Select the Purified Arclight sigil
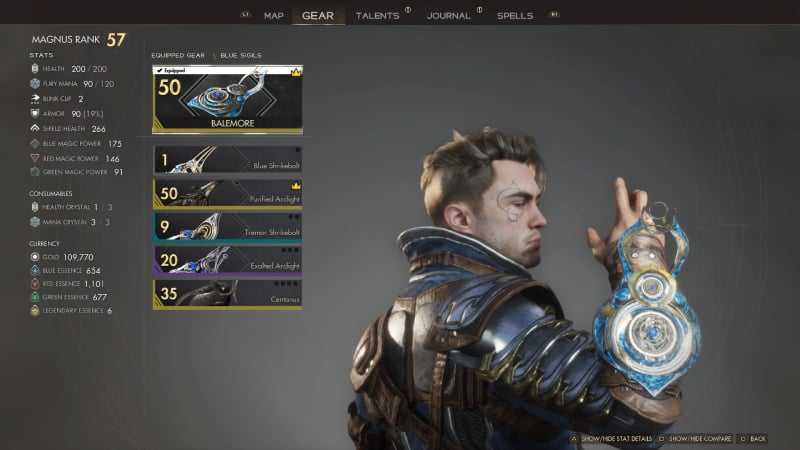800x450 pixels. tap(227, 193)
